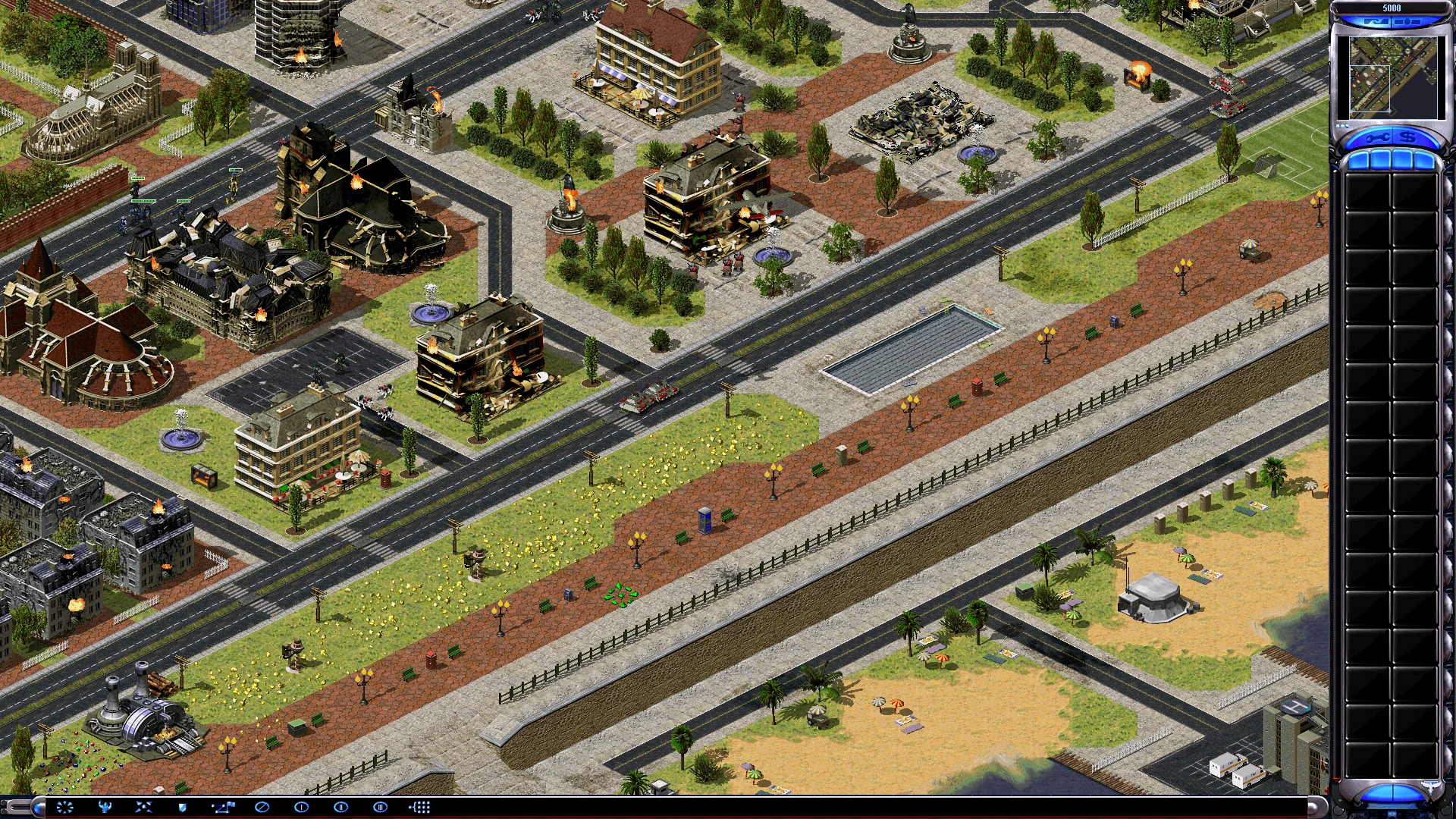This screenshot has width=1456, height=819.
Task: Expand the Vehicles production tab
Action: 1424,161
